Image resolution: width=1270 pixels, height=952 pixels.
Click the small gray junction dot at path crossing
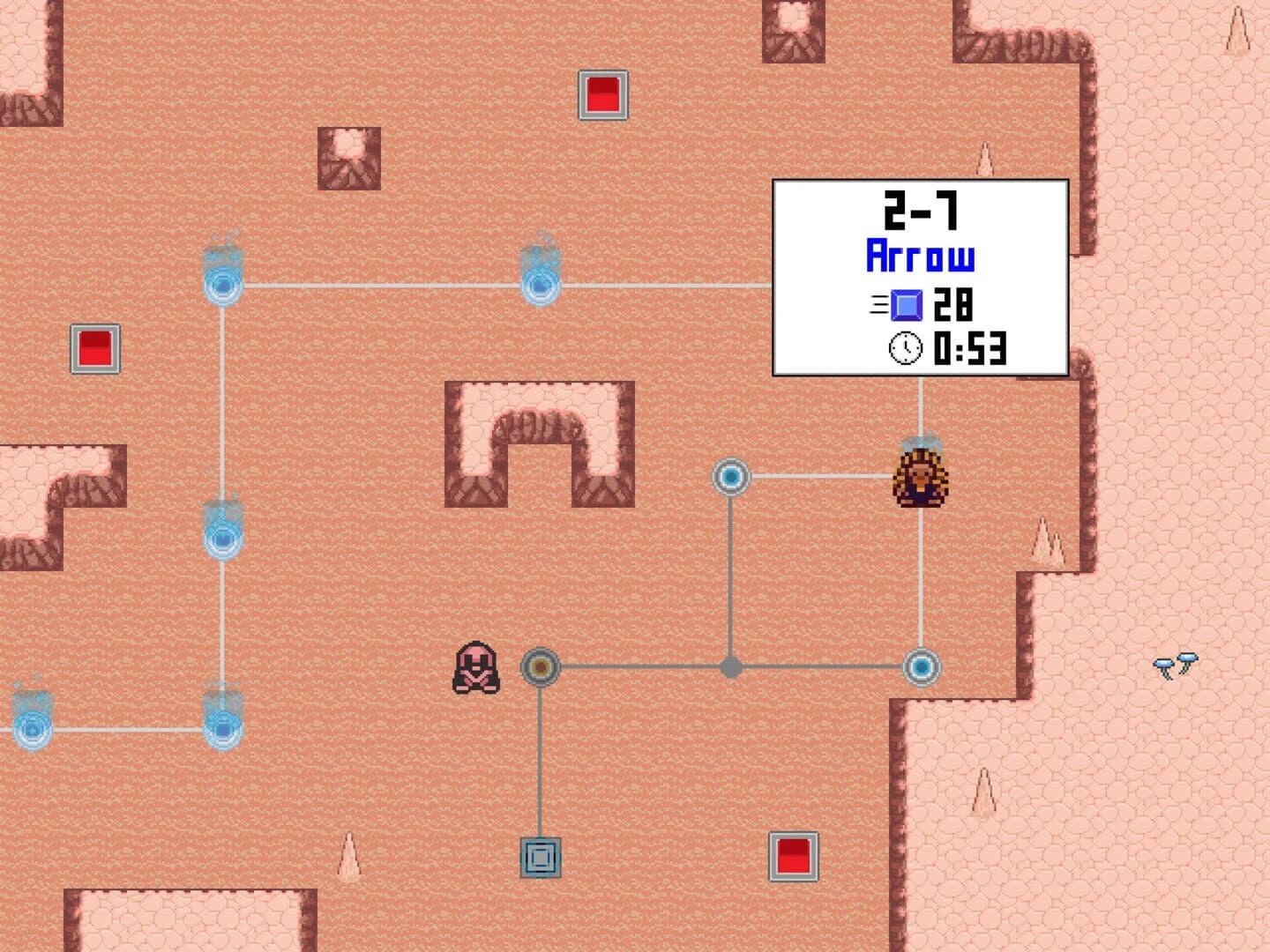(731, 667)
